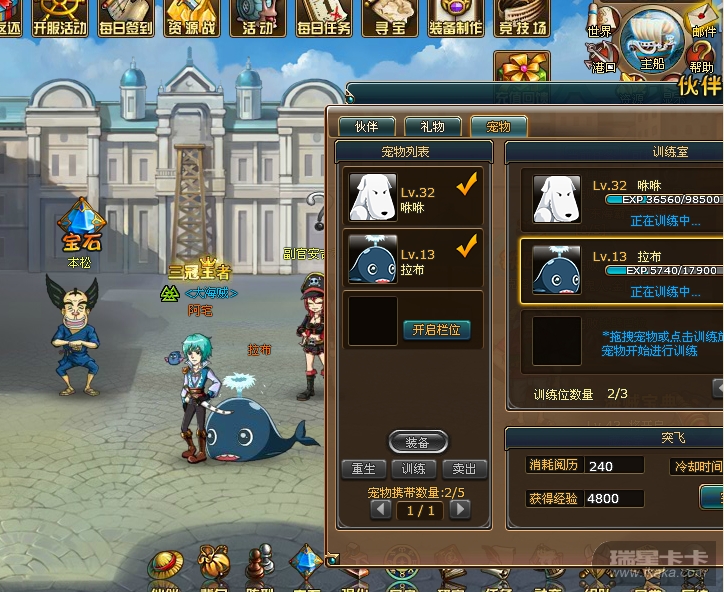Enter the 竞技场 arena
Viewport: 724px width, 592px height.
[521, 18]
